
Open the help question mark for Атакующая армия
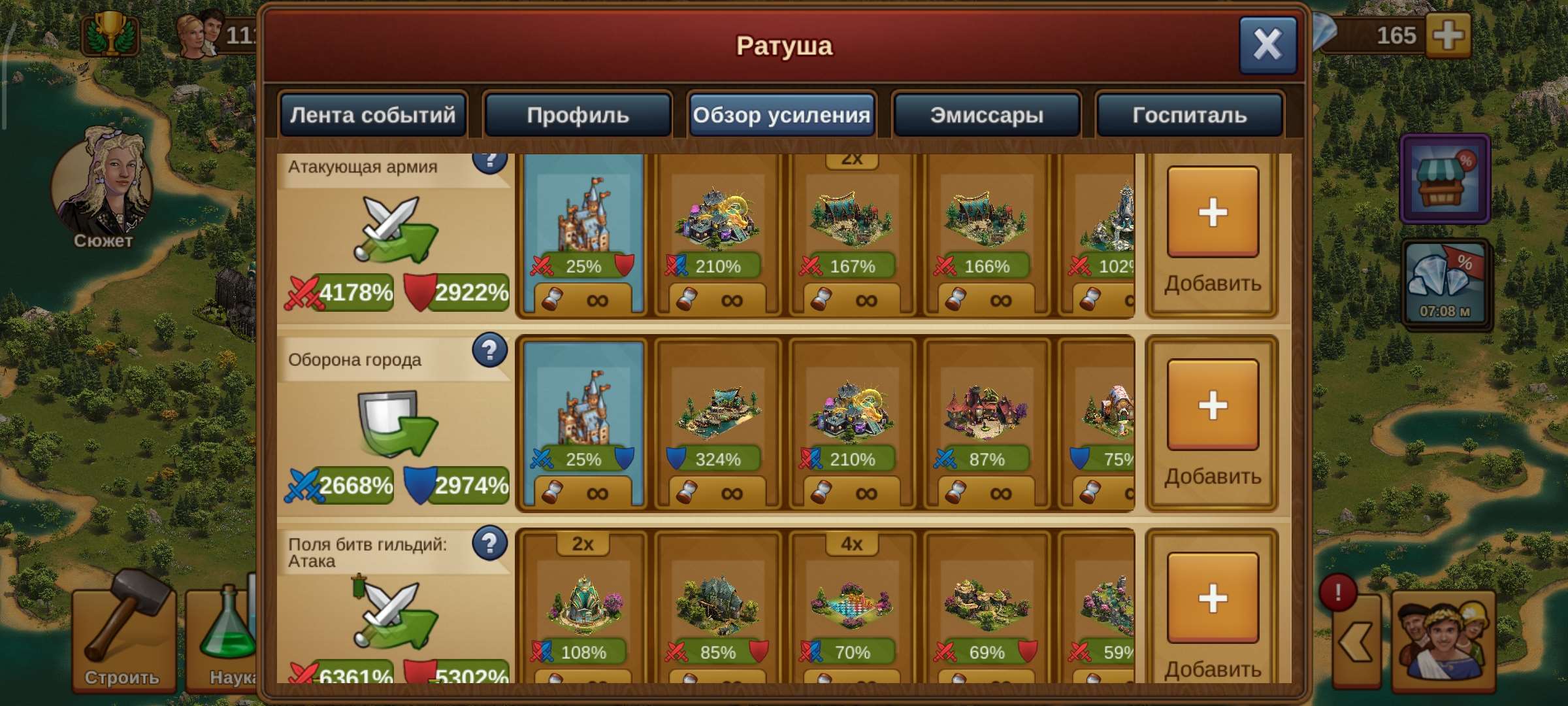click(490, 159)
